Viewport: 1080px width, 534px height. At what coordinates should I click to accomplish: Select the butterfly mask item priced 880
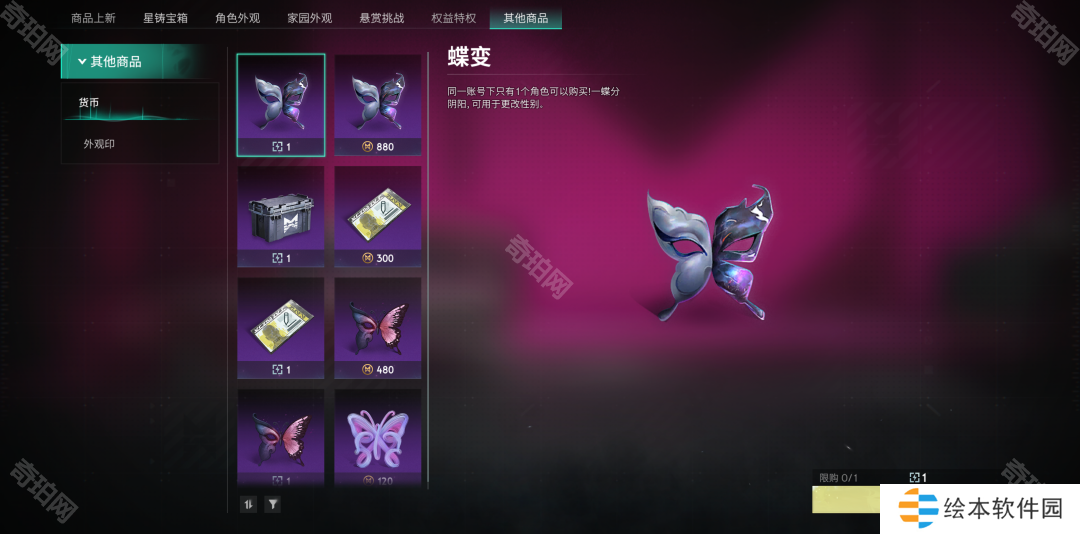pos(378,105)
